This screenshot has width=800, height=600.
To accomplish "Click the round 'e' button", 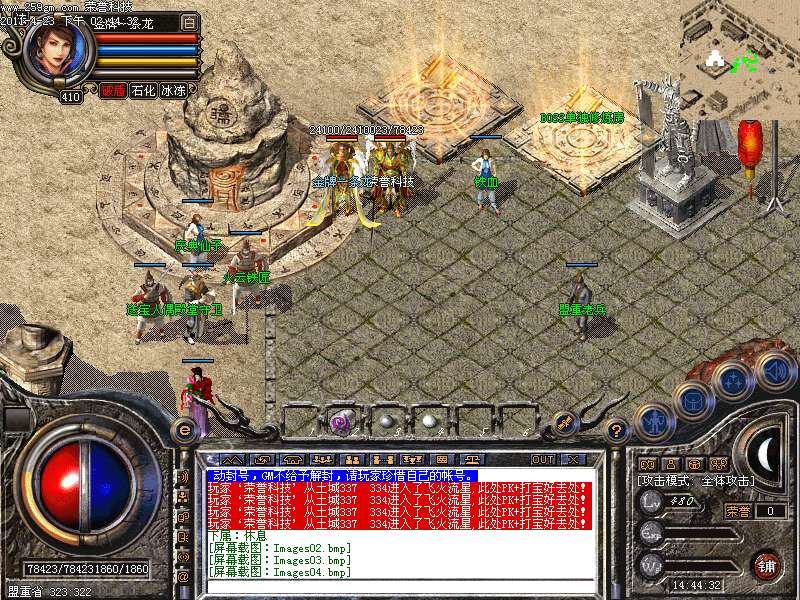I will (183, 430).
